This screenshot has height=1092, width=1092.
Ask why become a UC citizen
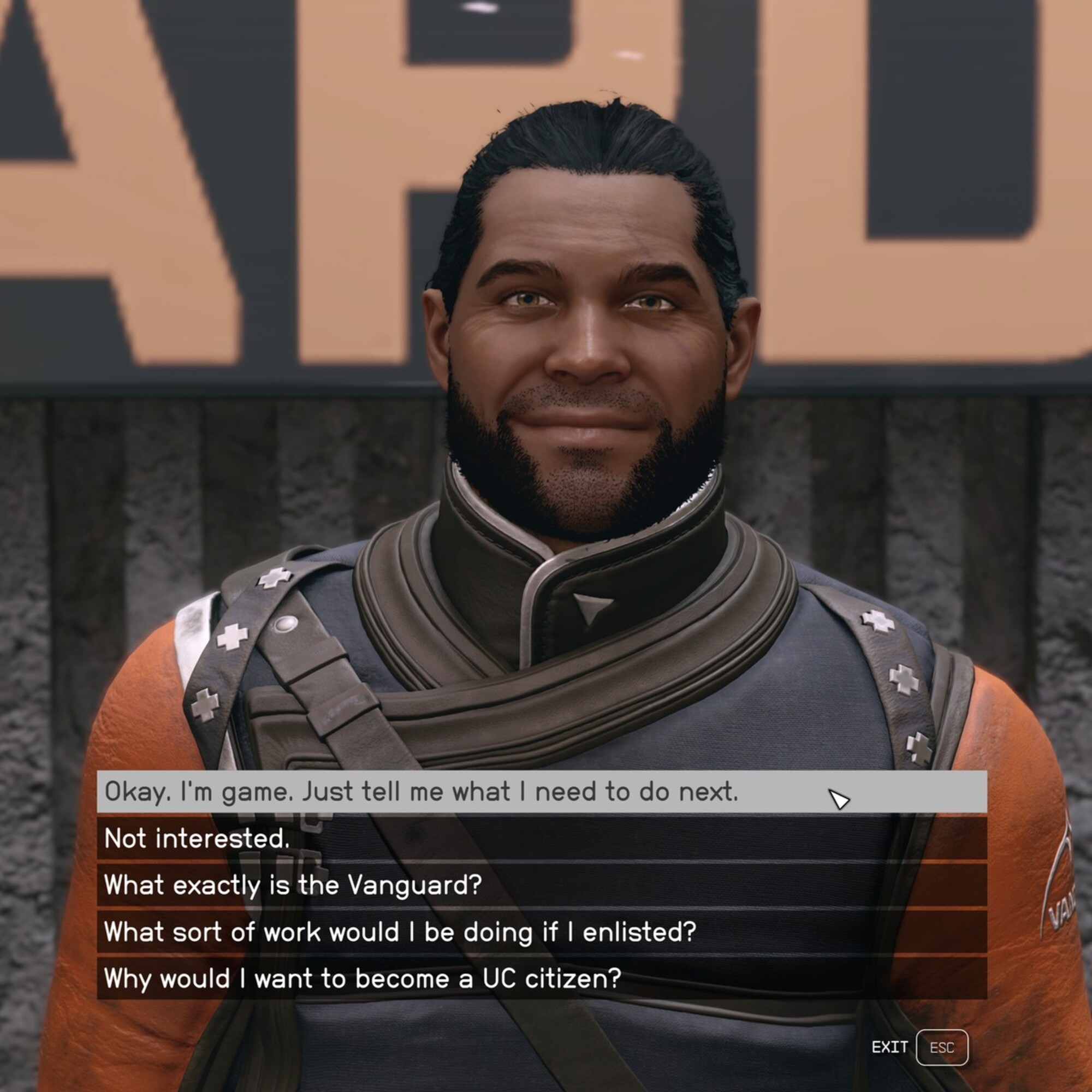click(363, 978)
